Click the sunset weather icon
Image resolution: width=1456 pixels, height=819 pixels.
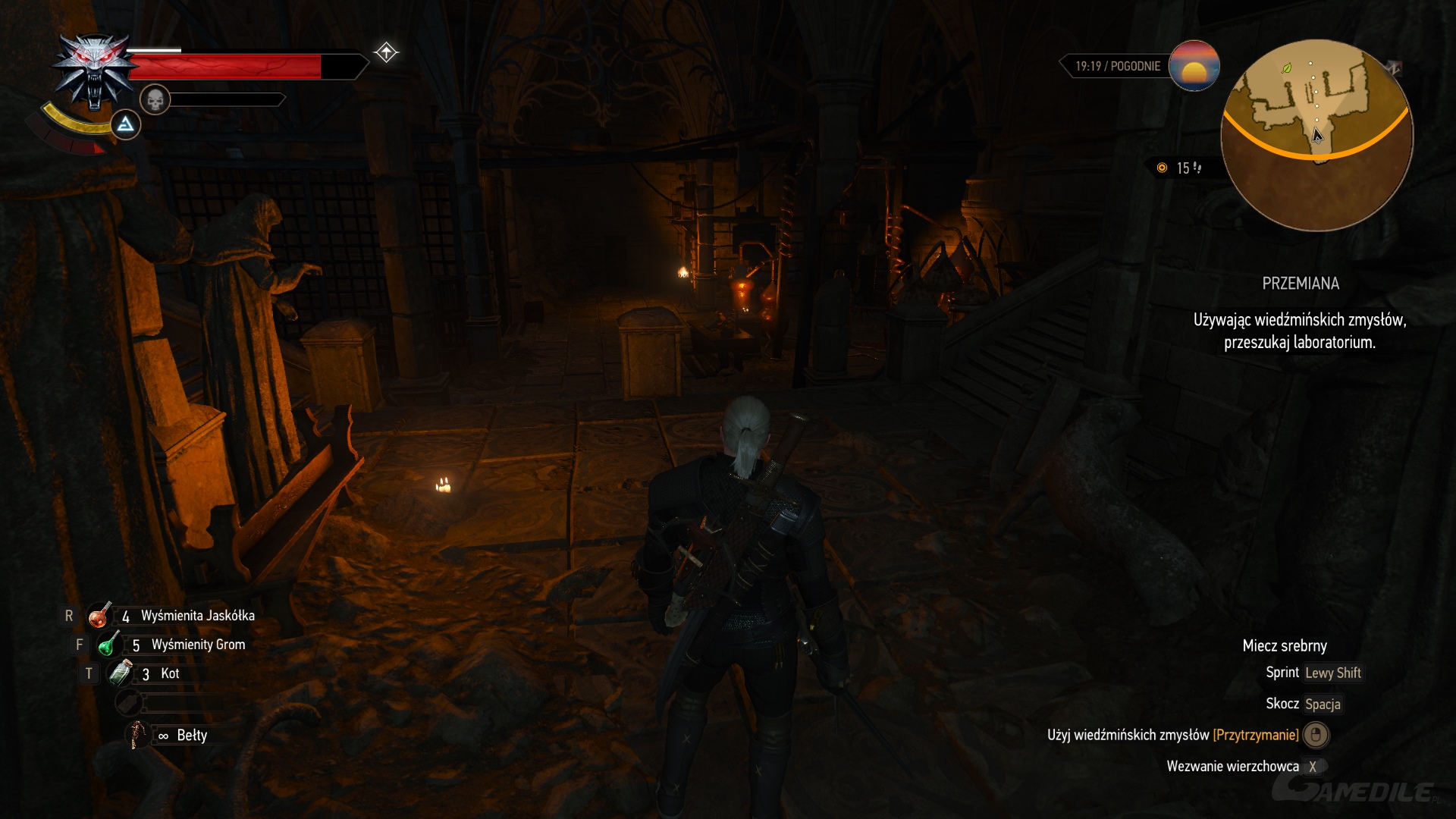[x=1194, y=66]
